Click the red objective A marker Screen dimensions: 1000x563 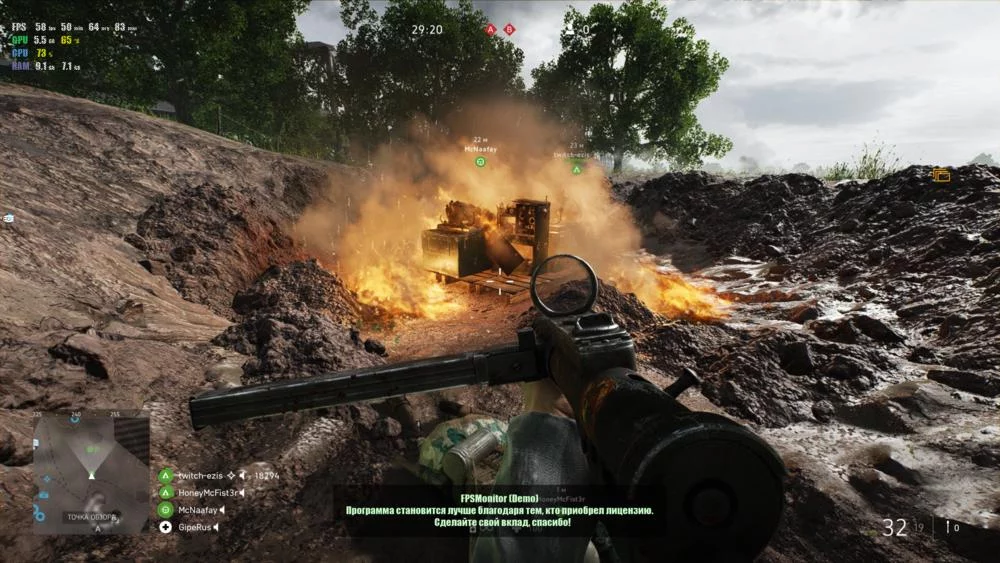coord(491,30)
